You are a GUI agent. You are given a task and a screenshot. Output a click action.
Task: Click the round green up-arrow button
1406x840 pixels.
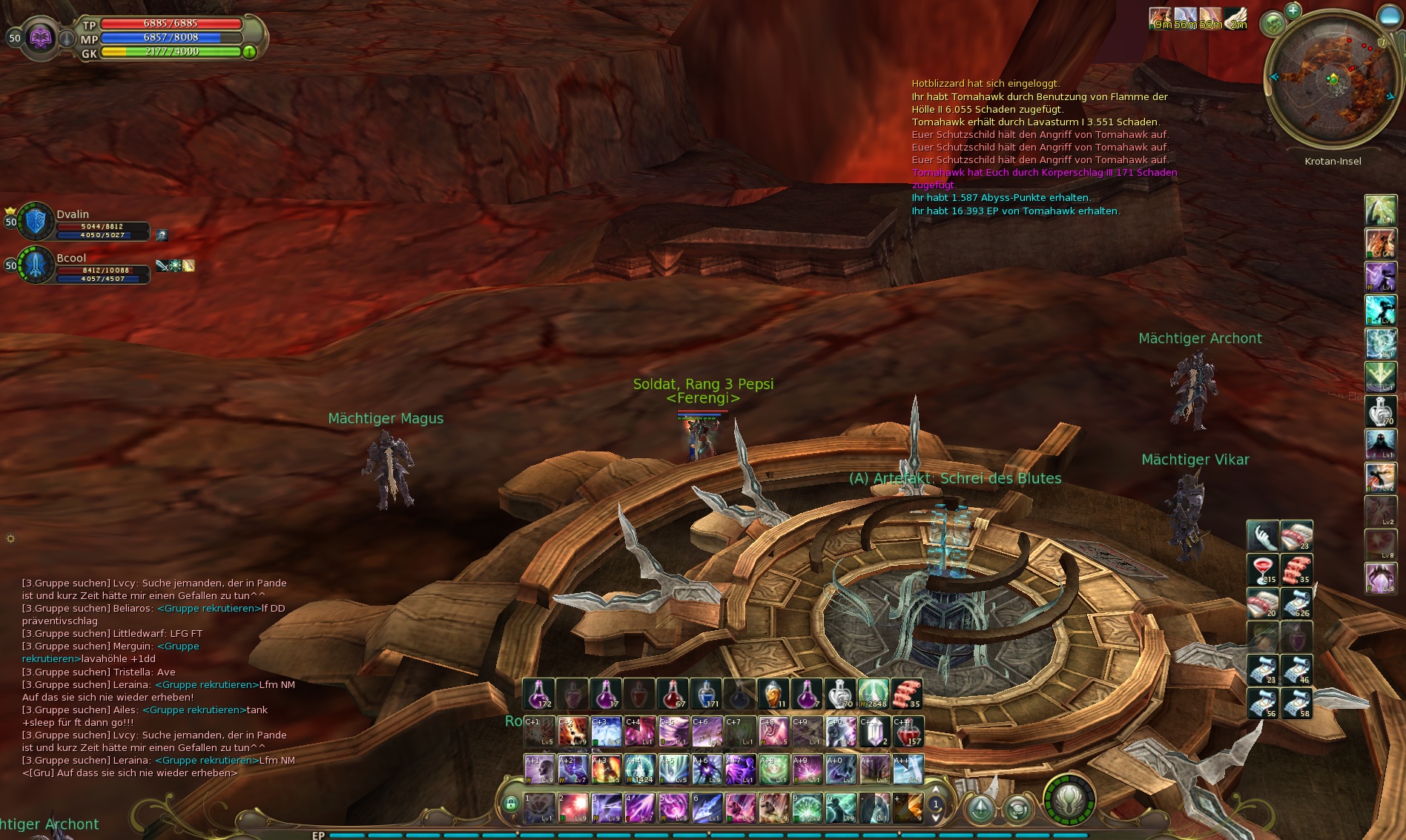[x=980, y=808]
